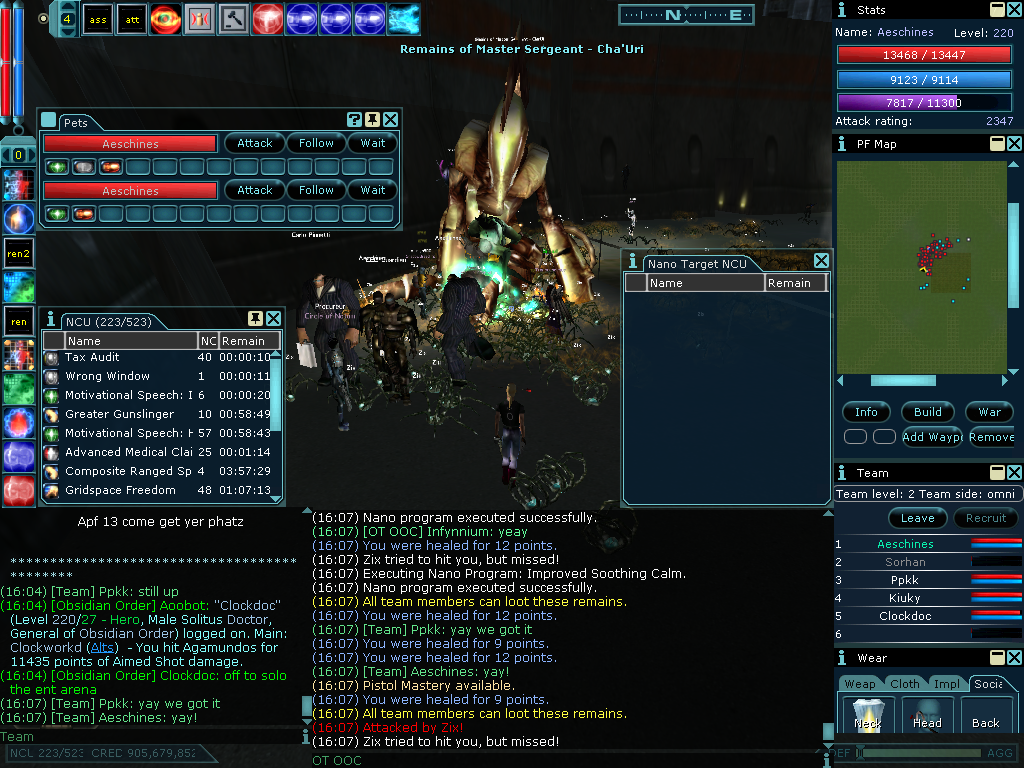Click the Leave team button
Screen dimensions: 1024x768
917,518
